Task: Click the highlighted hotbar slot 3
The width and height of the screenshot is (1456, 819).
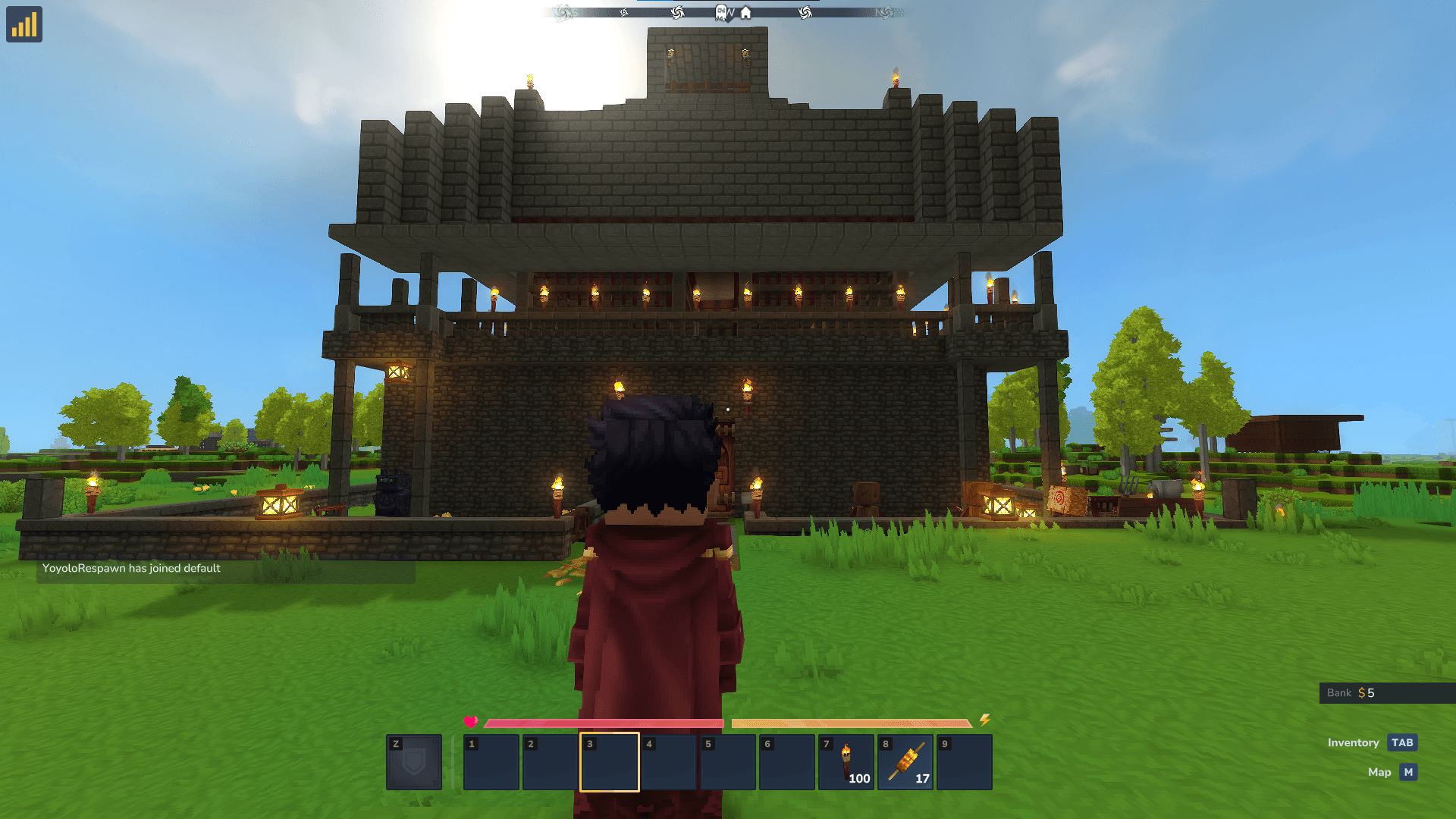Action: 610,762
